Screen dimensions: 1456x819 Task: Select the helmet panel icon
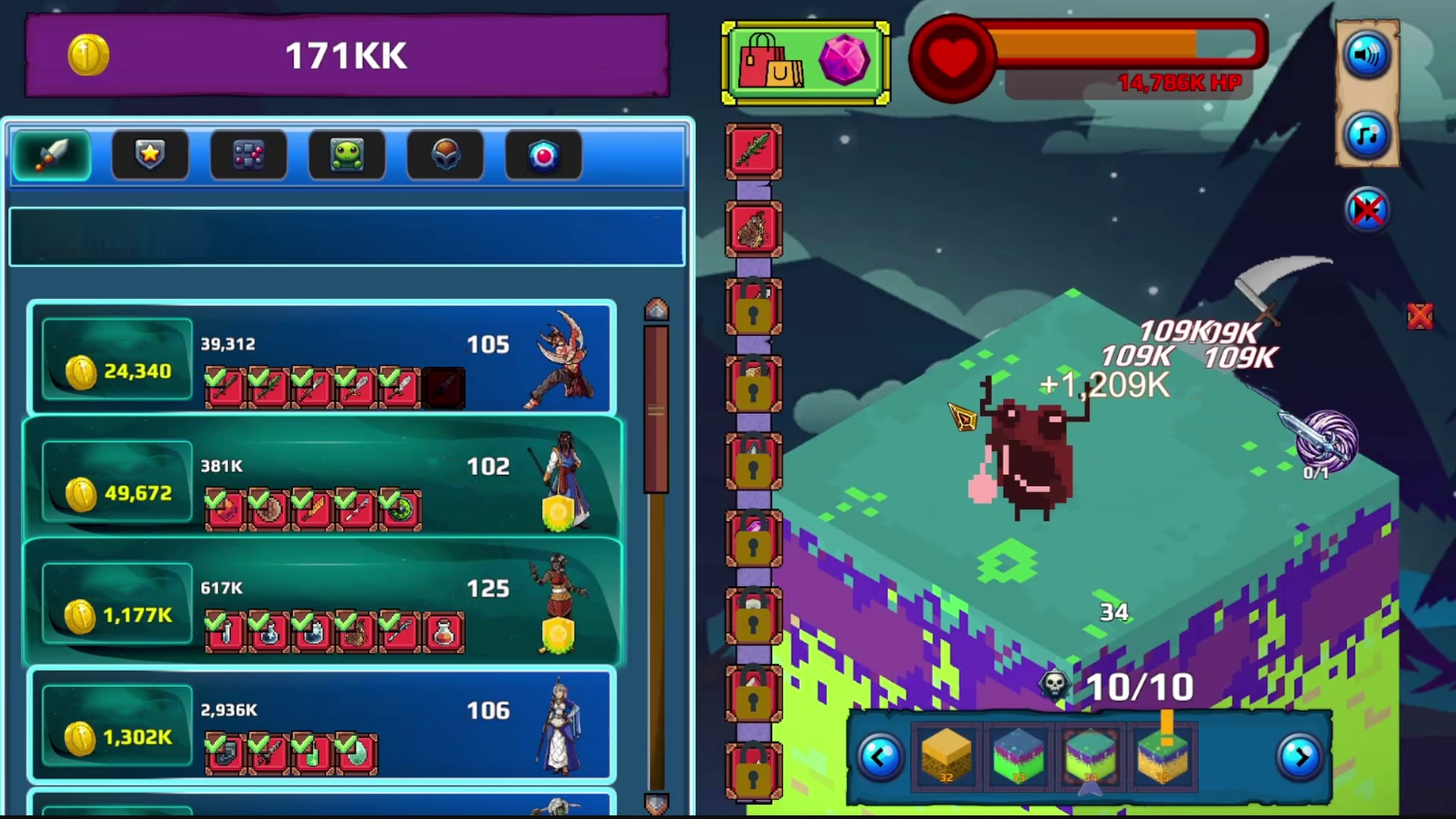coord(445,155)
